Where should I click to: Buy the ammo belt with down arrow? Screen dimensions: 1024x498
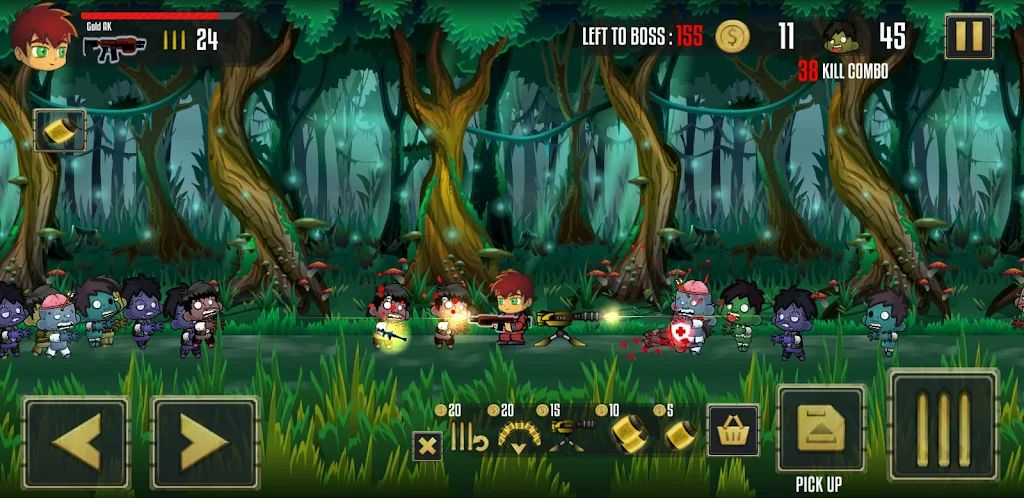pyautogui.click(x=518, y=436)
